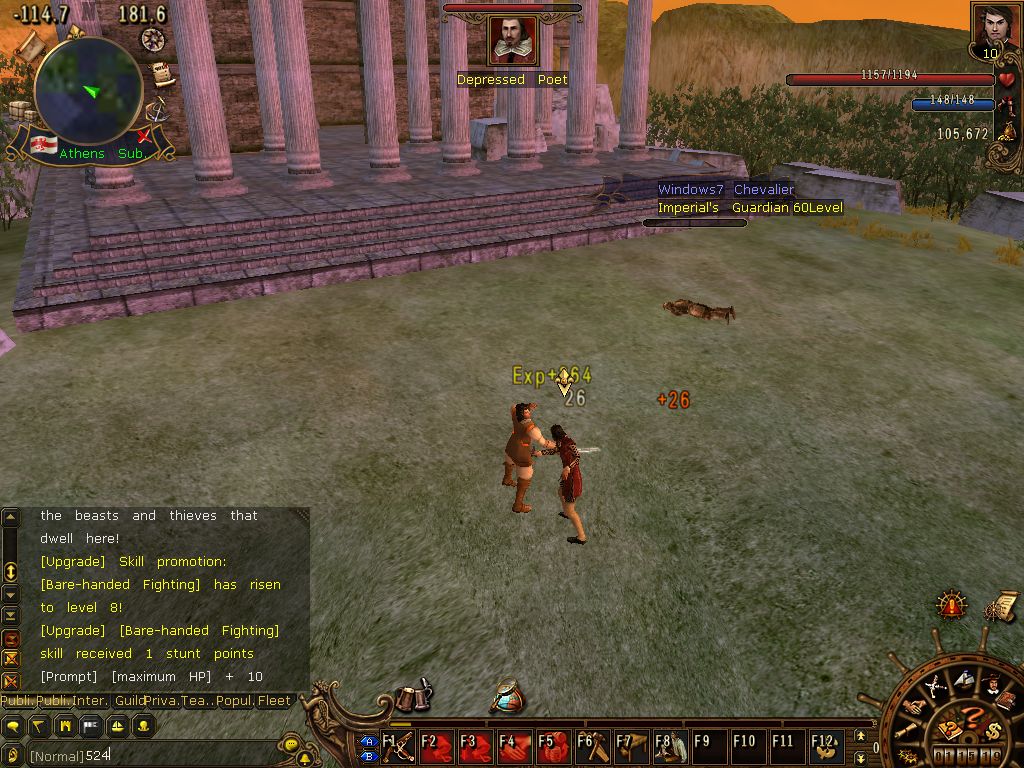The width and height of the screenshot is (1024, 768).
Task: Activate the F1 crossed weapons skill slot
Action: pyautogui.click(x=398, y=747)
